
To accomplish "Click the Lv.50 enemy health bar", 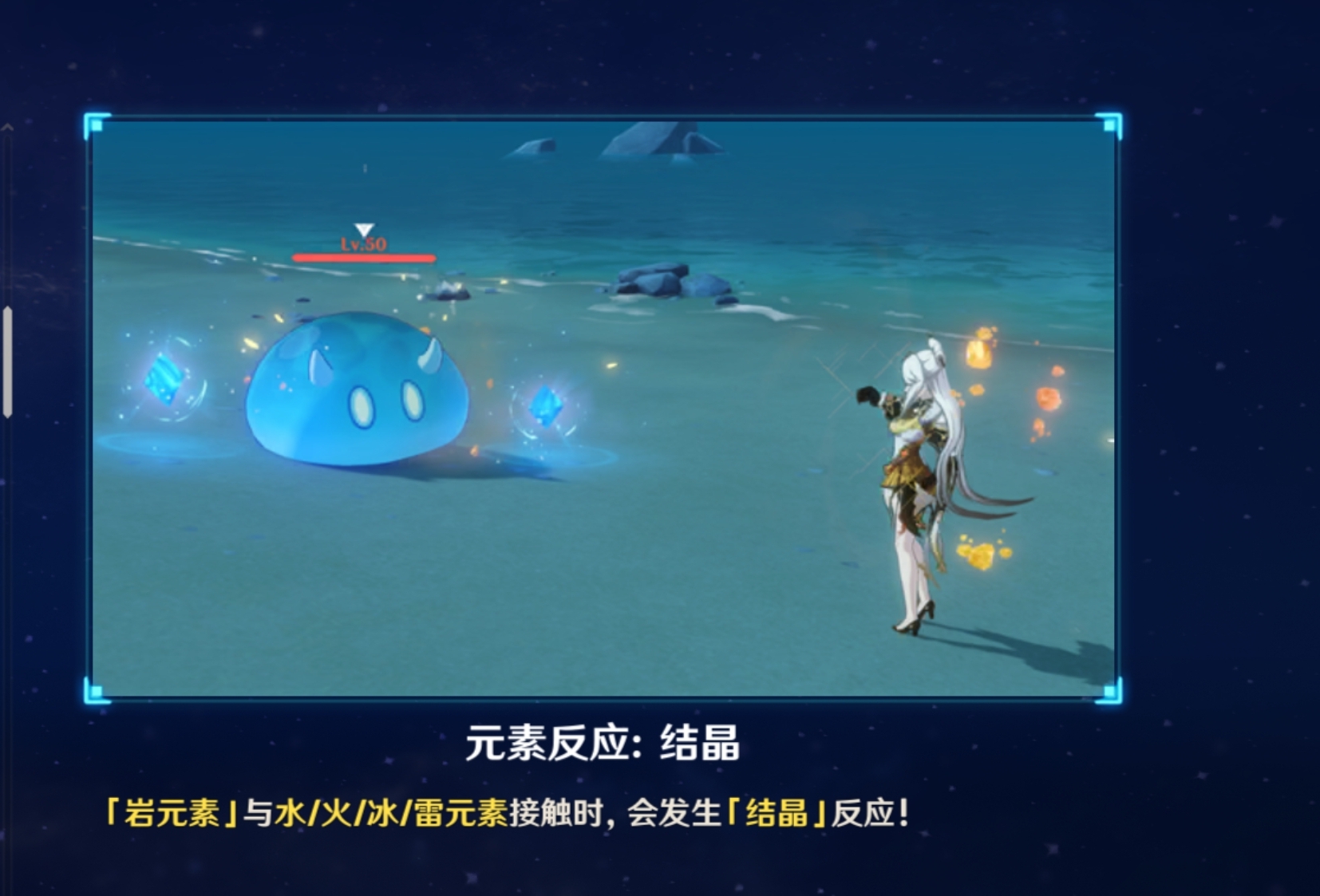I will (363, 257).
